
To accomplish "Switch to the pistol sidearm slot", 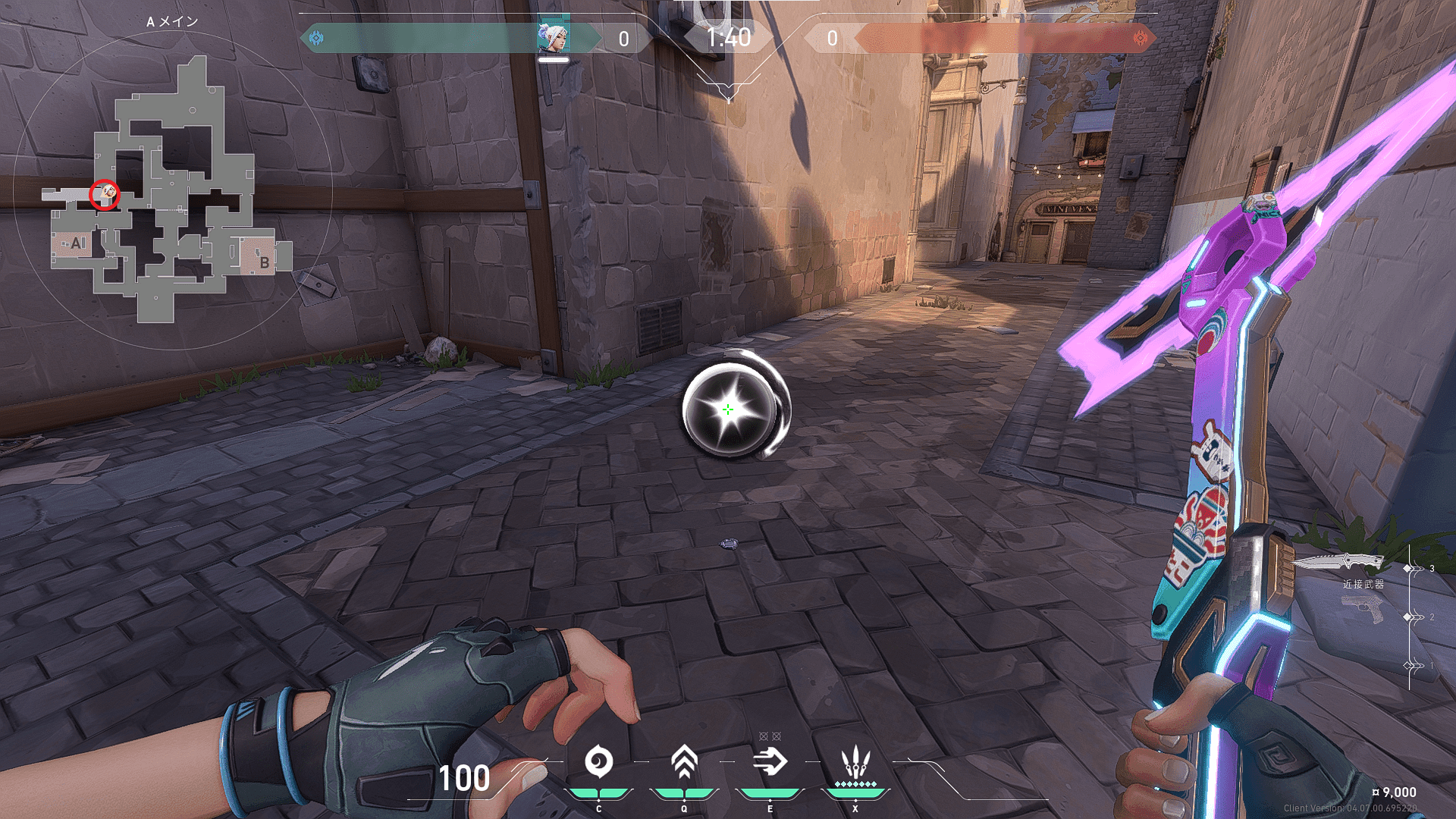I will pos(1363,609).
